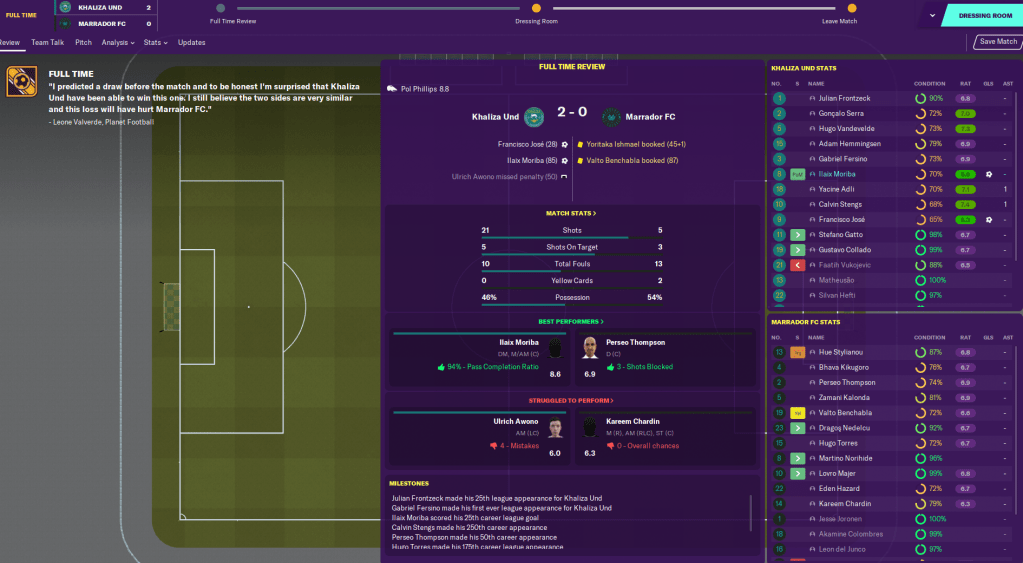Save the match
Screen dimensions: 1023x563
997,42
